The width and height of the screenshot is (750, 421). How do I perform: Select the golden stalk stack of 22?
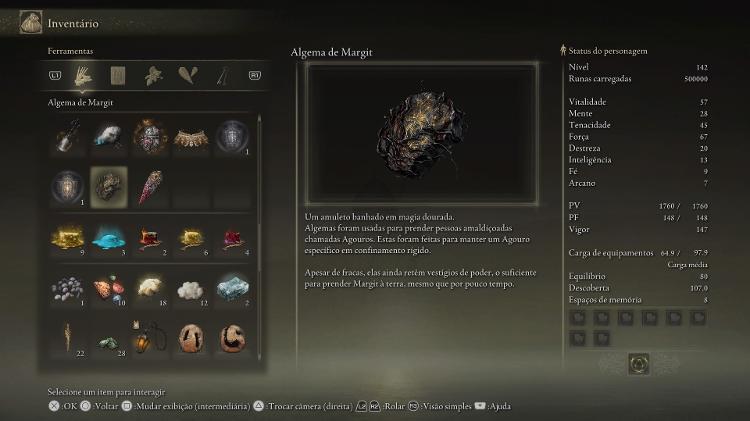pyautogui.click(x=67, y=340)
